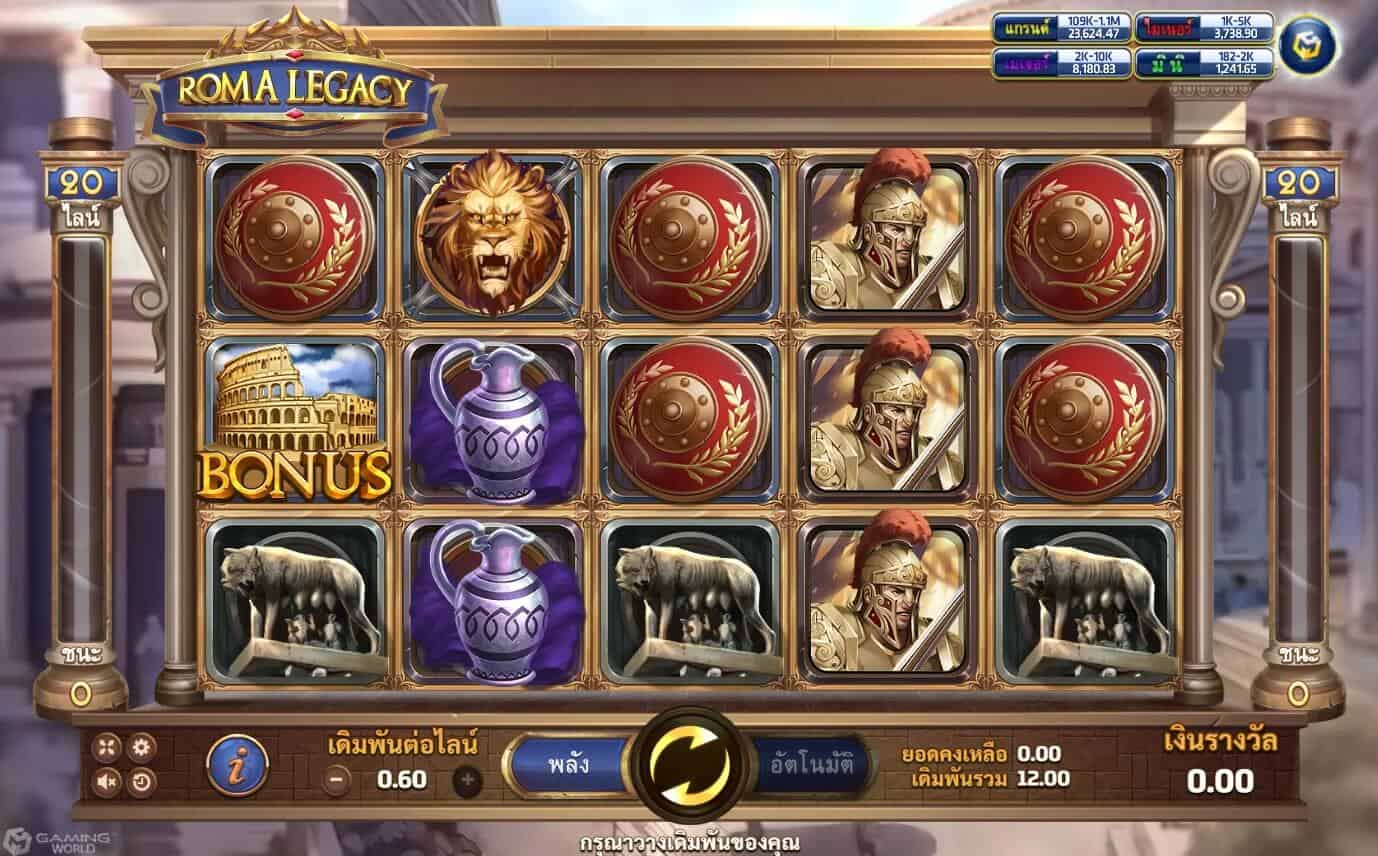Open the settings gear menu
The image size is (1378, 856).
click(x=141, y=746)
